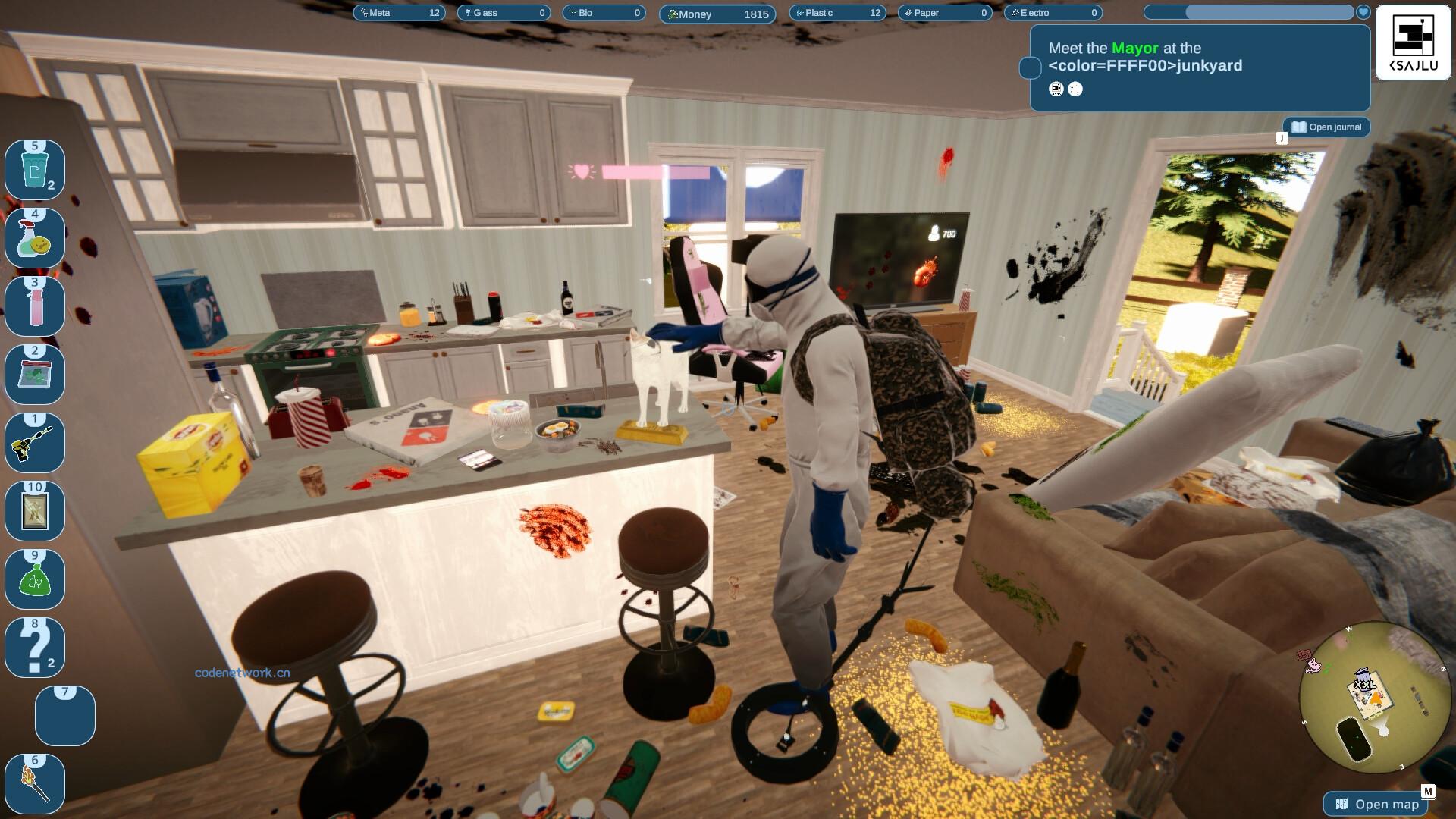Screen dimensions: 1456x819
Task: Mark the Mayor quest objective as complete
Action: pos(1030,67)
